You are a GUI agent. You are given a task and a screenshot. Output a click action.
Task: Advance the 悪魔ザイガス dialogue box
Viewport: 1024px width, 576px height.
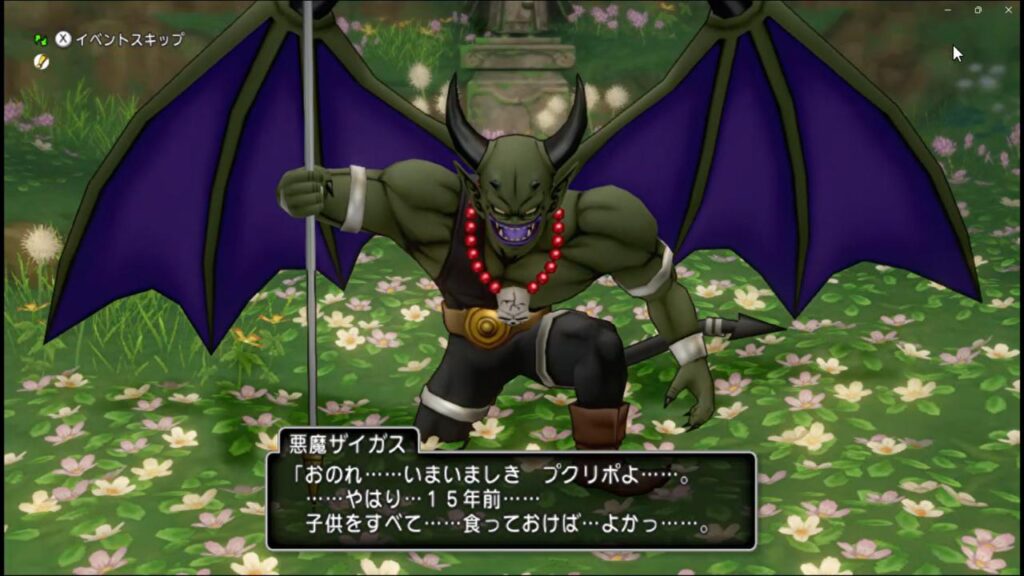[x=510, y=500]
